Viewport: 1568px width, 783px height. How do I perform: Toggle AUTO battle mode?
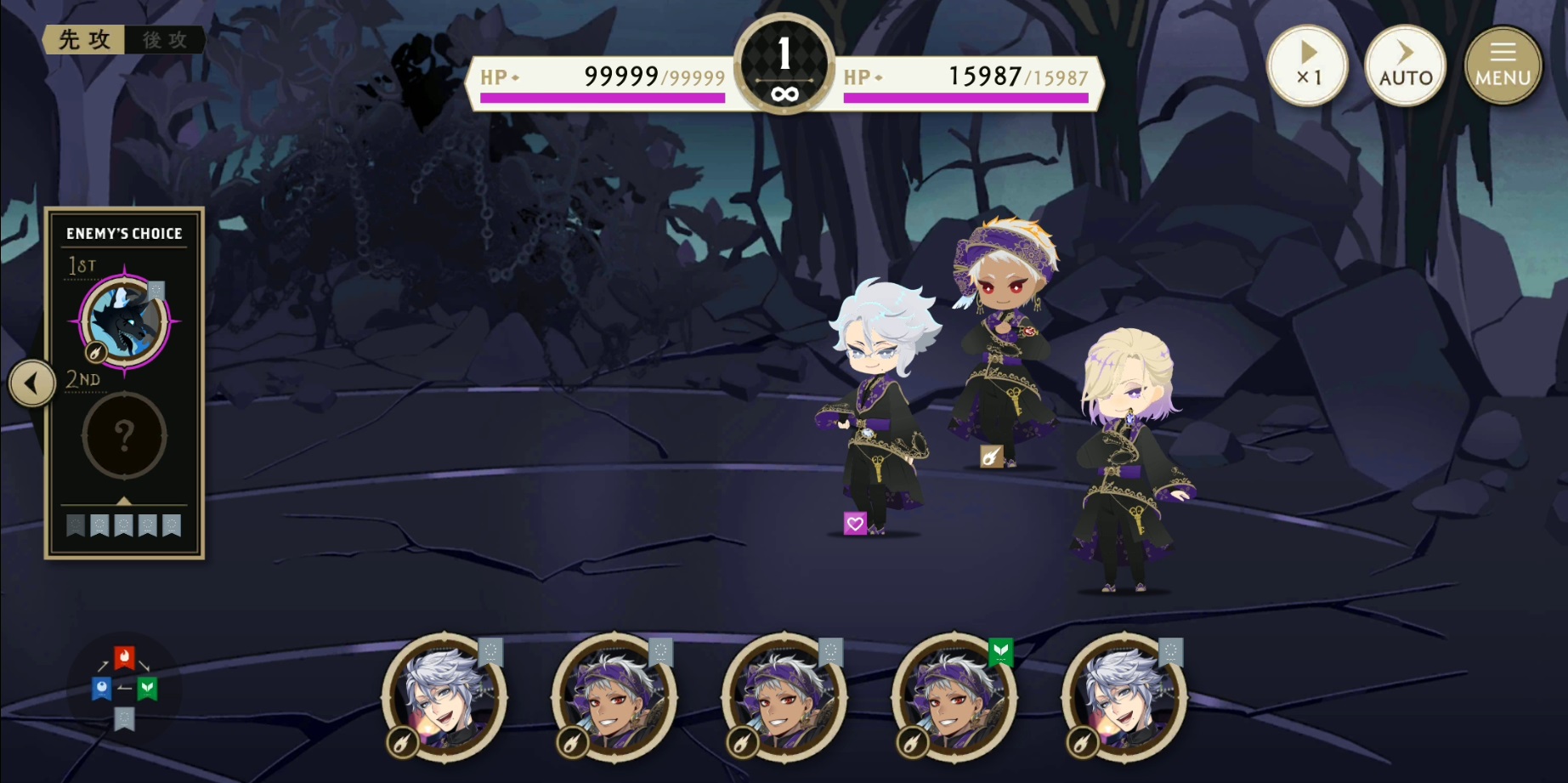click(x=1405, y=65)
